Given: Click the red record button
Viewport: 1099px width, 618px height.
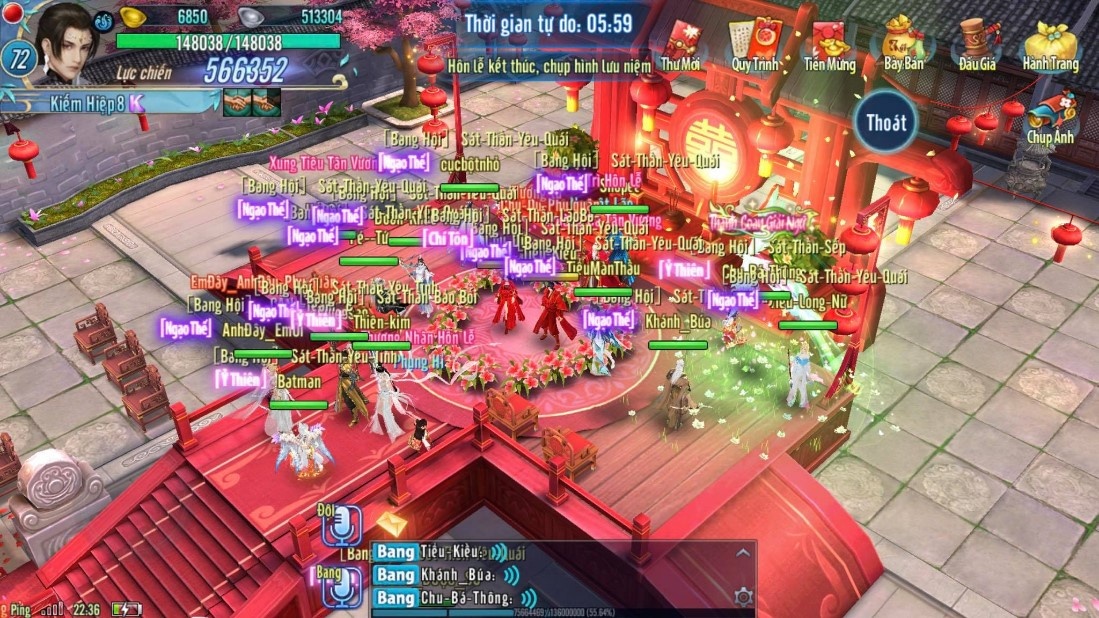Looking at the screenshot, I should (13, 12).
